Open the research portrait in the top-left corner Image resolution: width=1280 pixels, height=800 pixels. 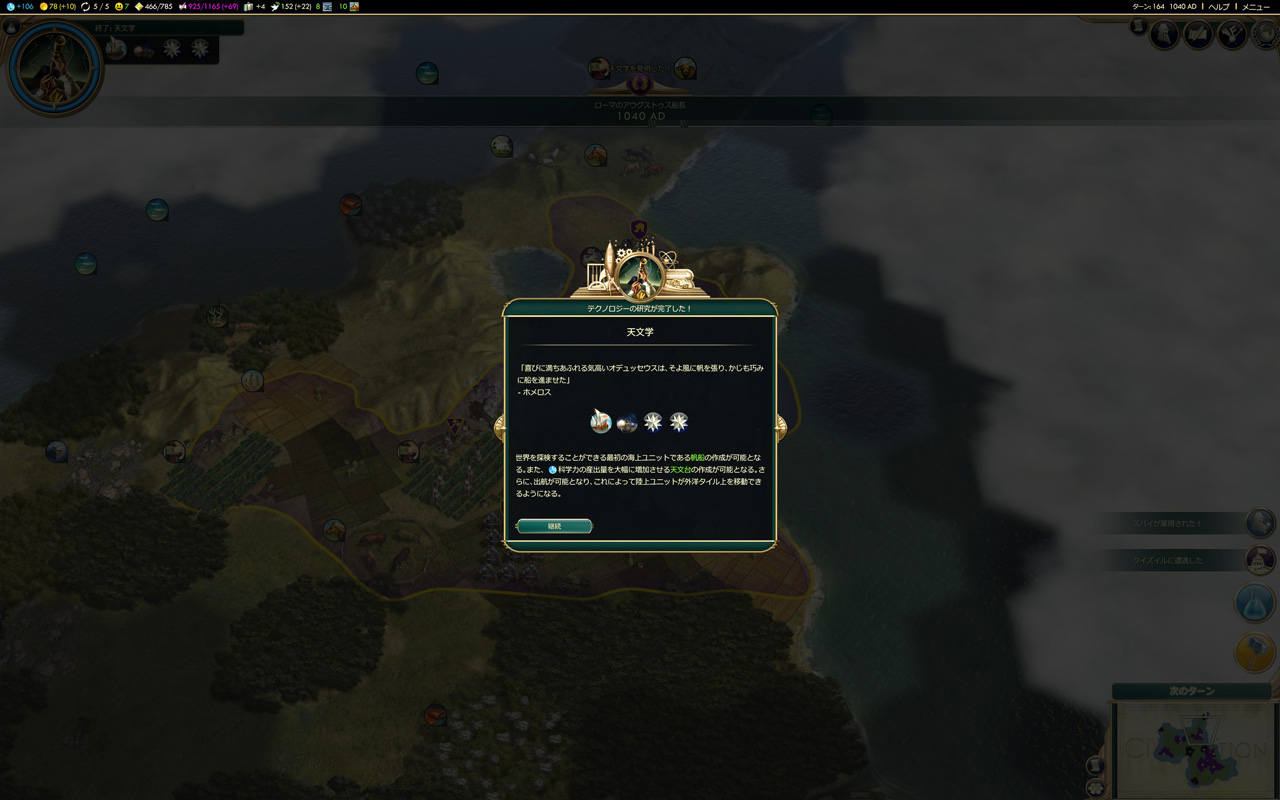pyautogui.click(x=55, y=67)
